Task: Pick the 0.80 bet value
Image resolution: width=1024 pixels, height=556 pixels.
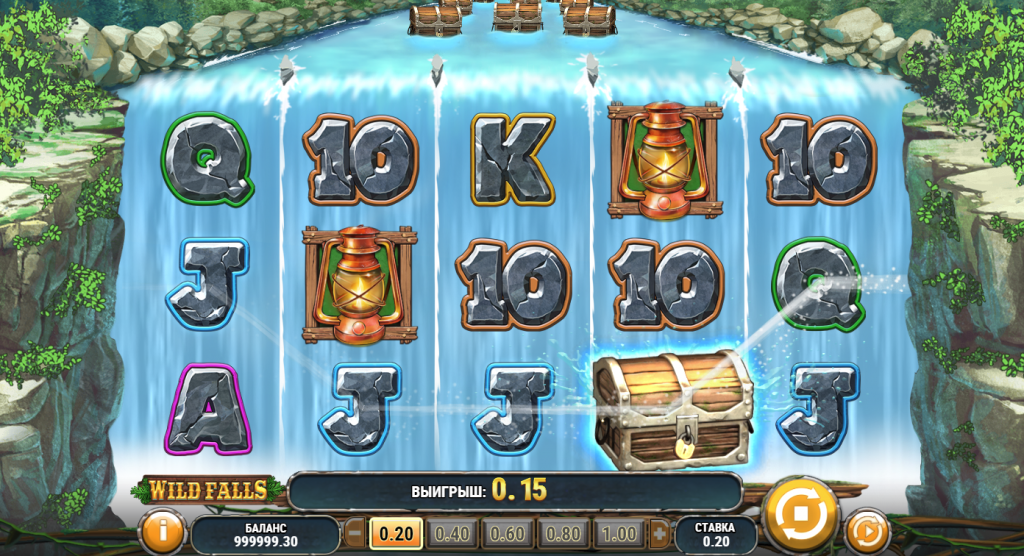Action: pyautogui.click(x=564, y=533)
